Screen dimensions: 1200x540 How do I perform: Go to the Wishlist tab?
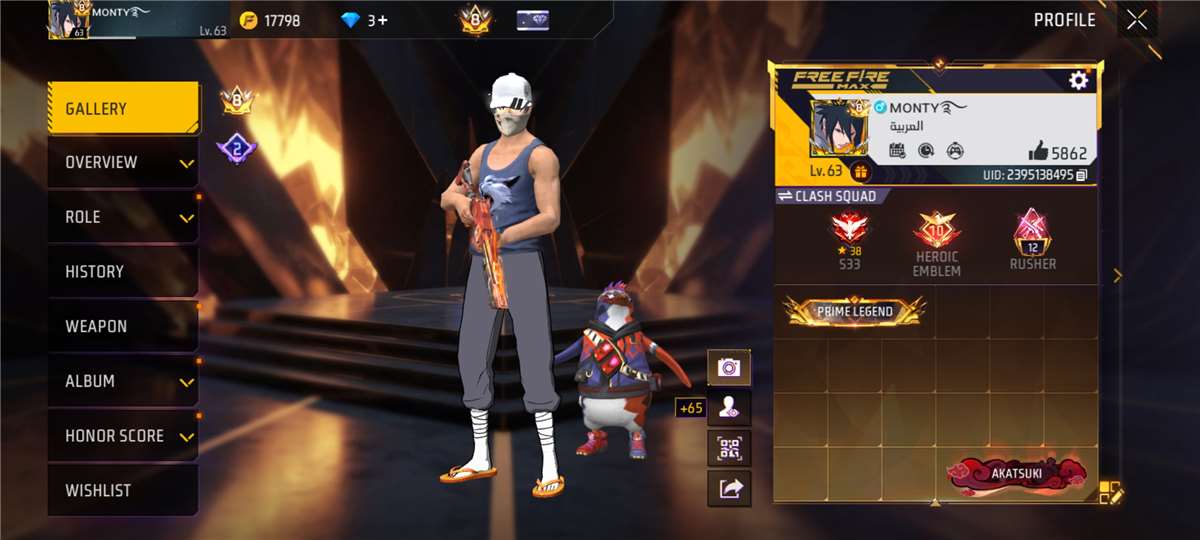[x=122, y=491]
